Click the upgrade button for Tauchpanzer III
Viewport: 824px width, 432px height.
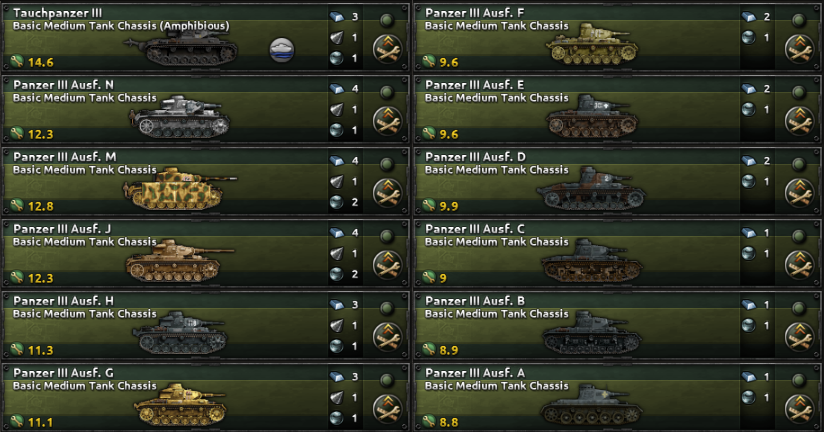pos(387,47)
